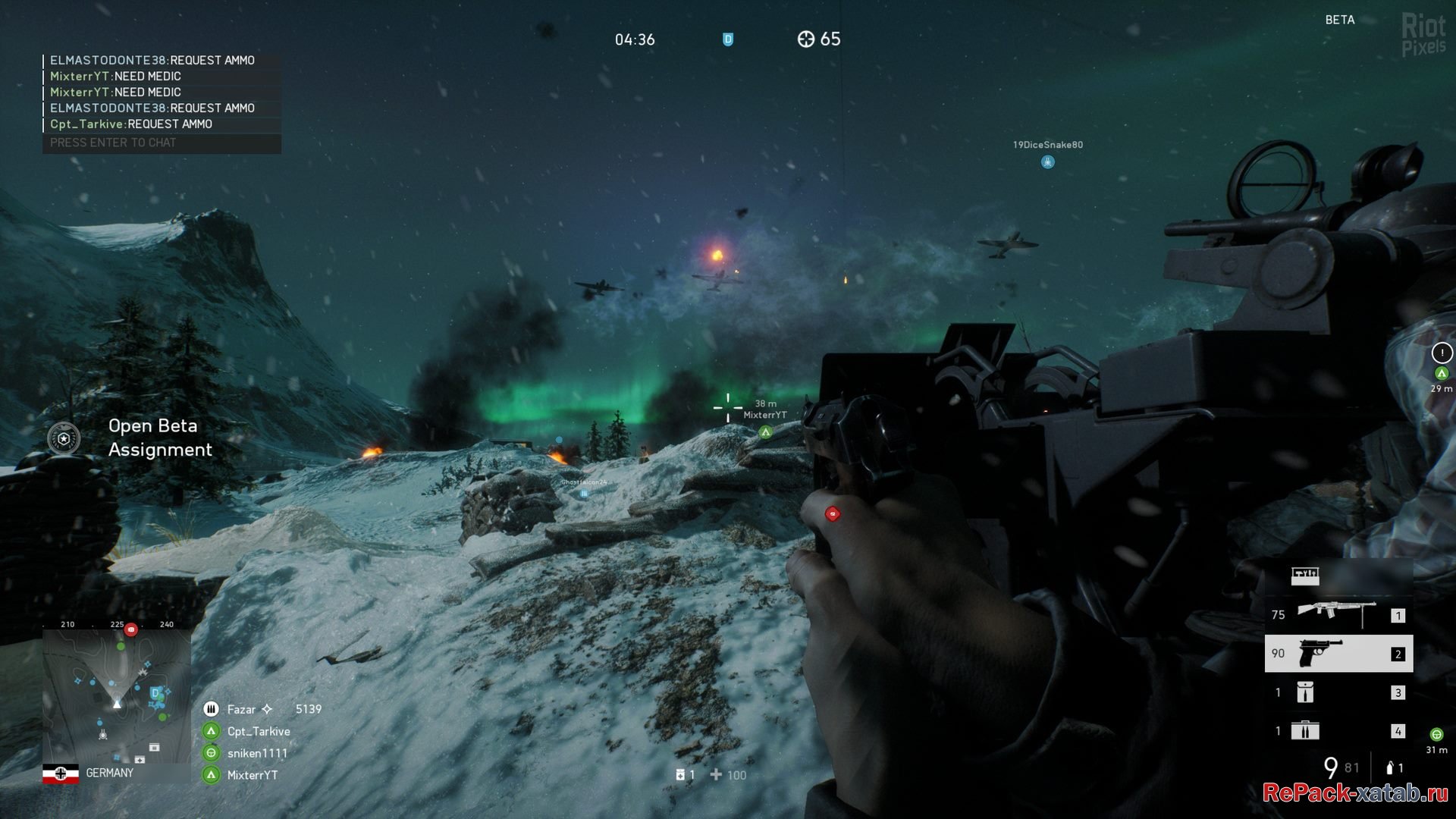The image size is (1456, 819).
Task: Choose the ammo pouch gadget slot 4
Action: point(1338,731)
